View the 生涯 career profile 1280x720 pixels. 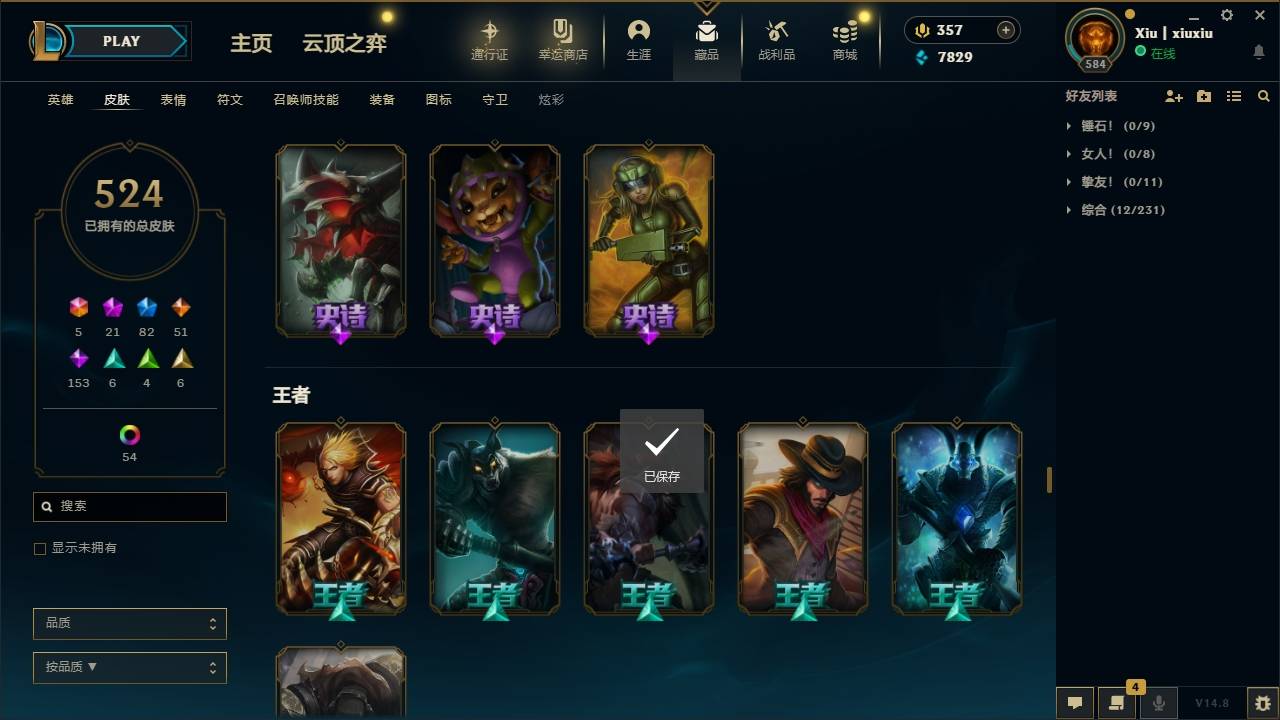[x=639, y=40]
